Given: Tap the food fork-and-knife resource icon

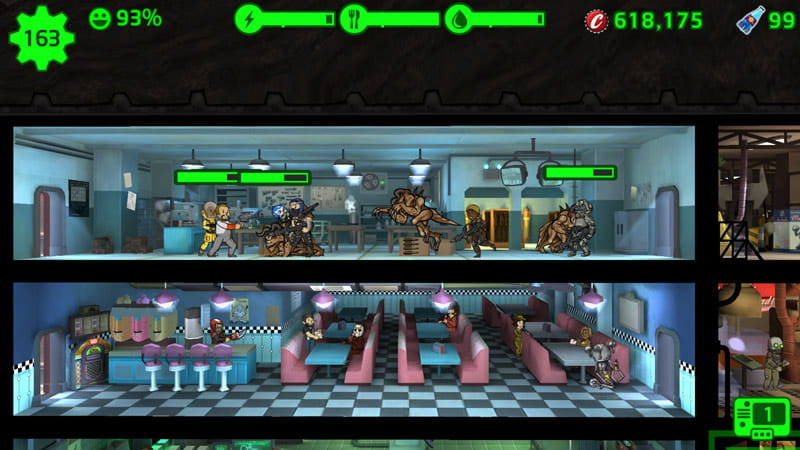Looking at the screenshot, I should click(354, 19).
